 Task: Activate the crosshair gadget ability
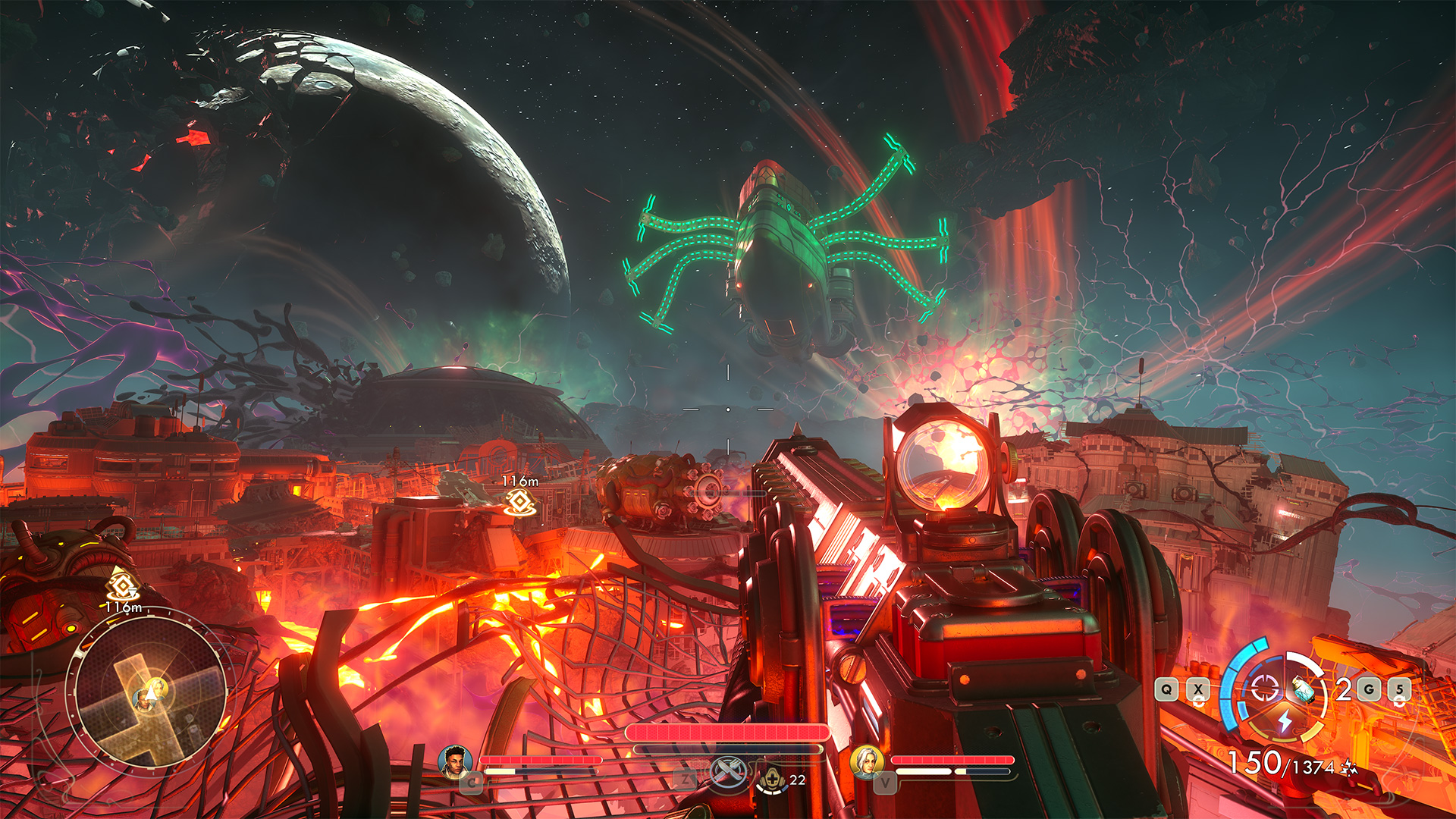point(1264,689)
